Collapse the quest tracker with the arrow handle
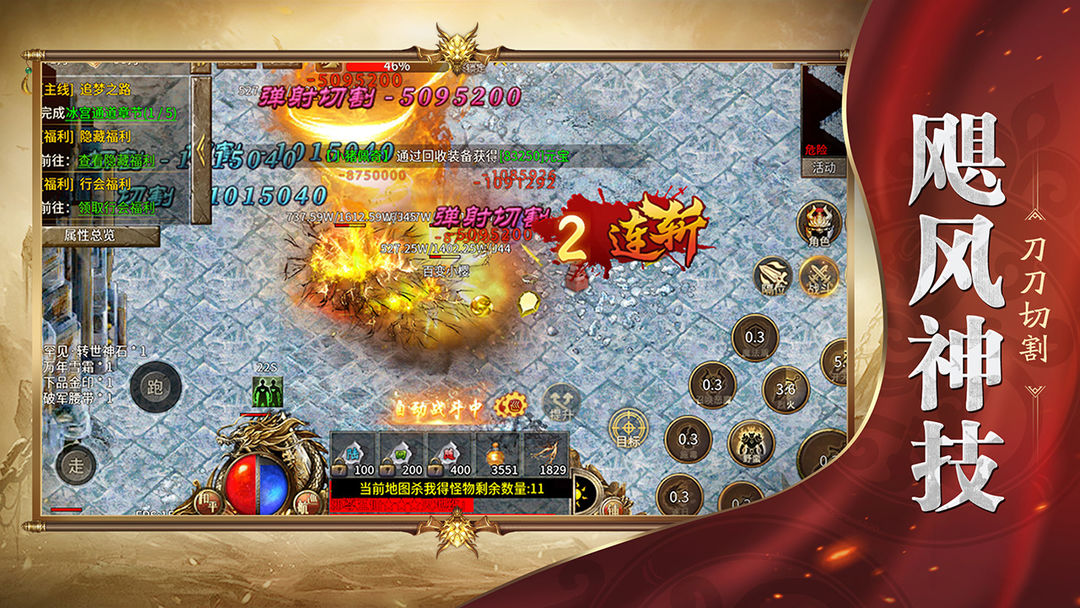Screen dimensions: 1080x608 pyautogui.click(x=201, y=150)
